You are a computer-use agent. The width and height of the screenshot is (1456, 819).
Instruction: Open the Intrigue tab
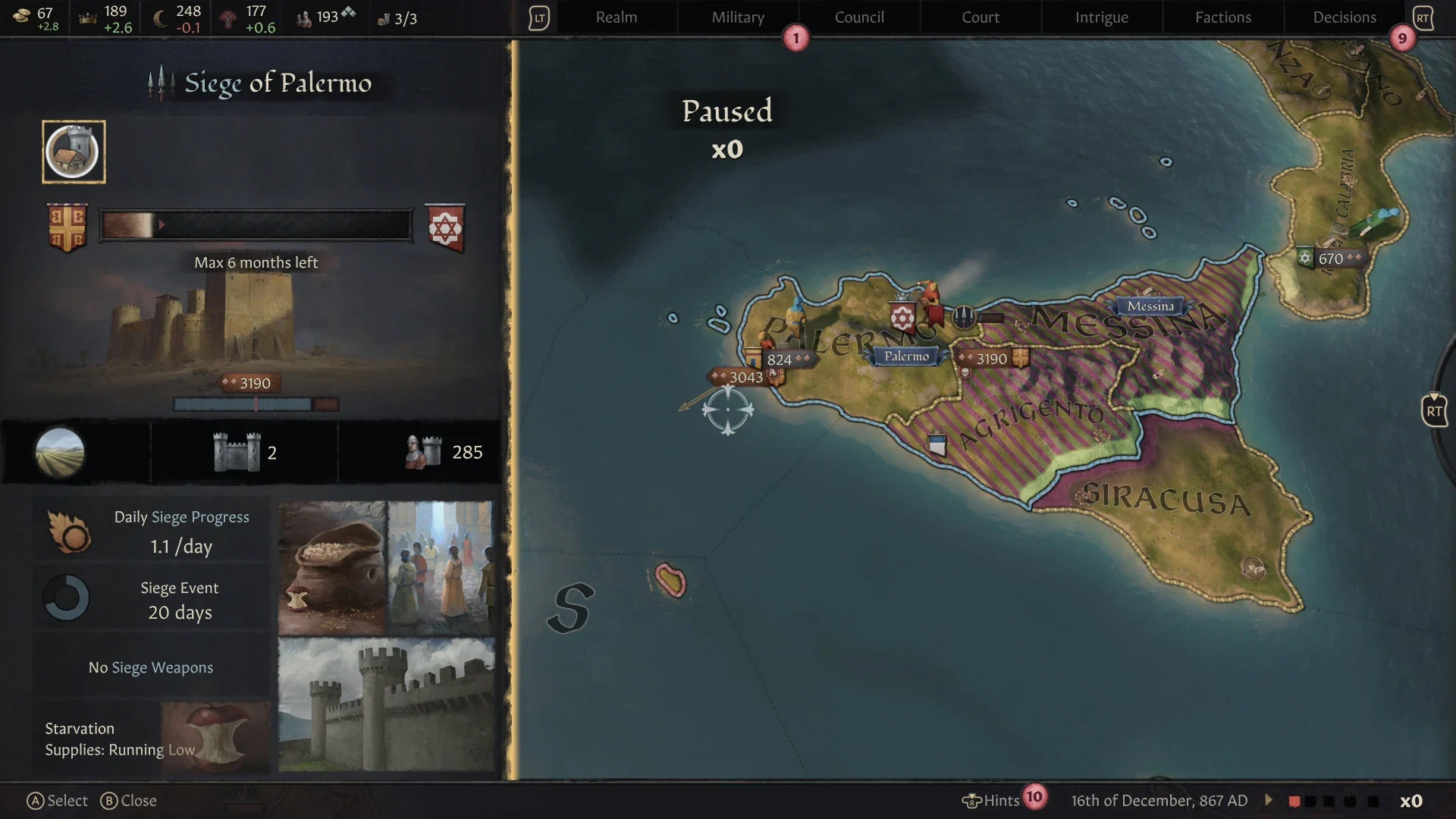pos(1101,17)
